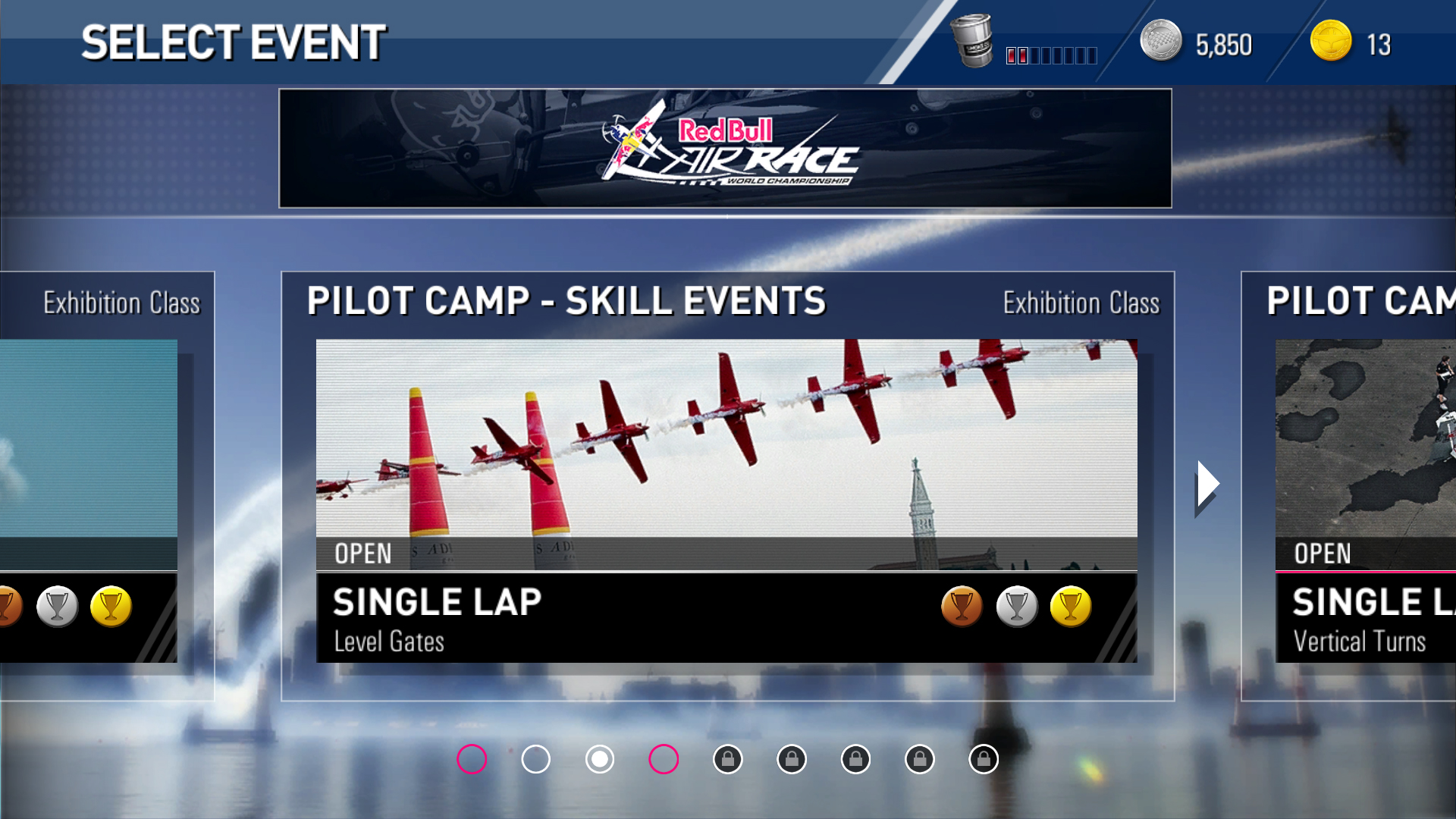Image resolution: width=1456 pixels, height=819 pixels.
Task: Select the Single Lap Level Gates event
Action: (x=726, y=500)
